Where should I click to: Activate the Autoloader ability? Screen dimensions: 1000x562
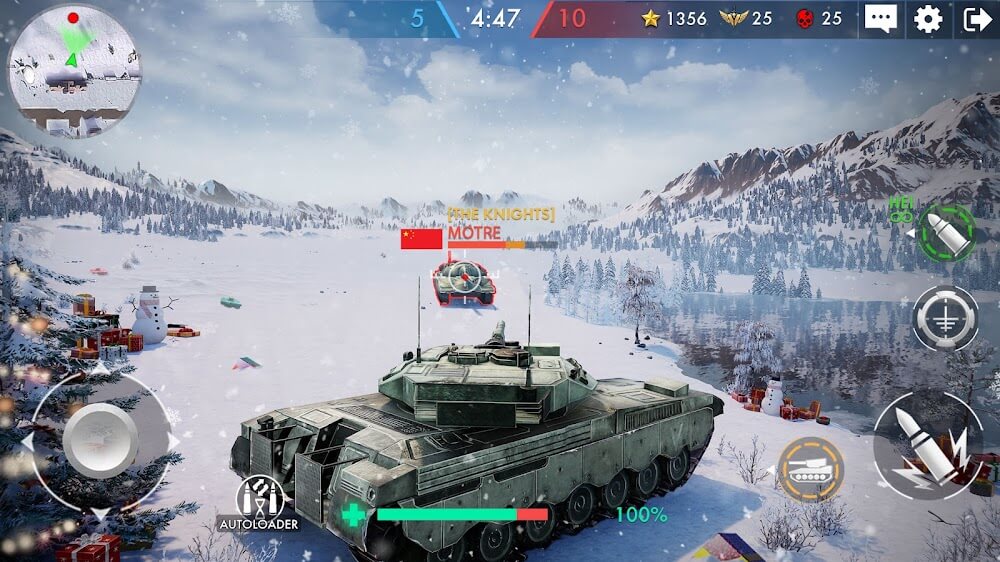click(x=260, y=500)
